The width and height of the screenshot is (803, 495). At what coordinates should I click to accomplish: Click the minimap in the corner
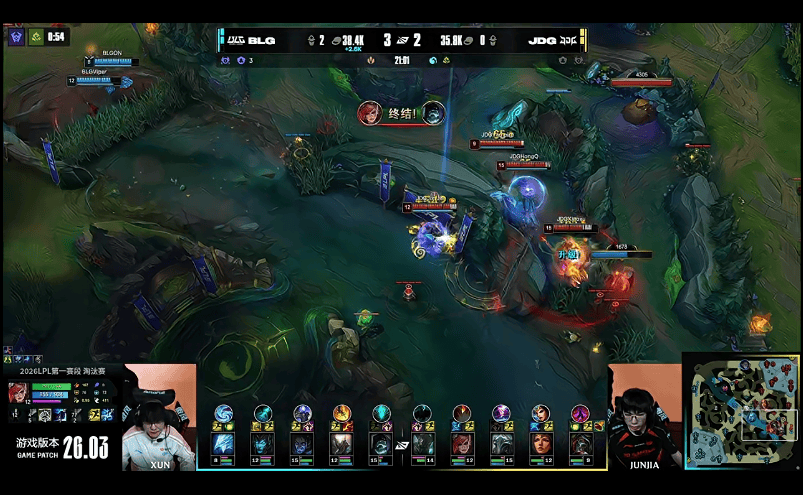click(x=741, y=410)
